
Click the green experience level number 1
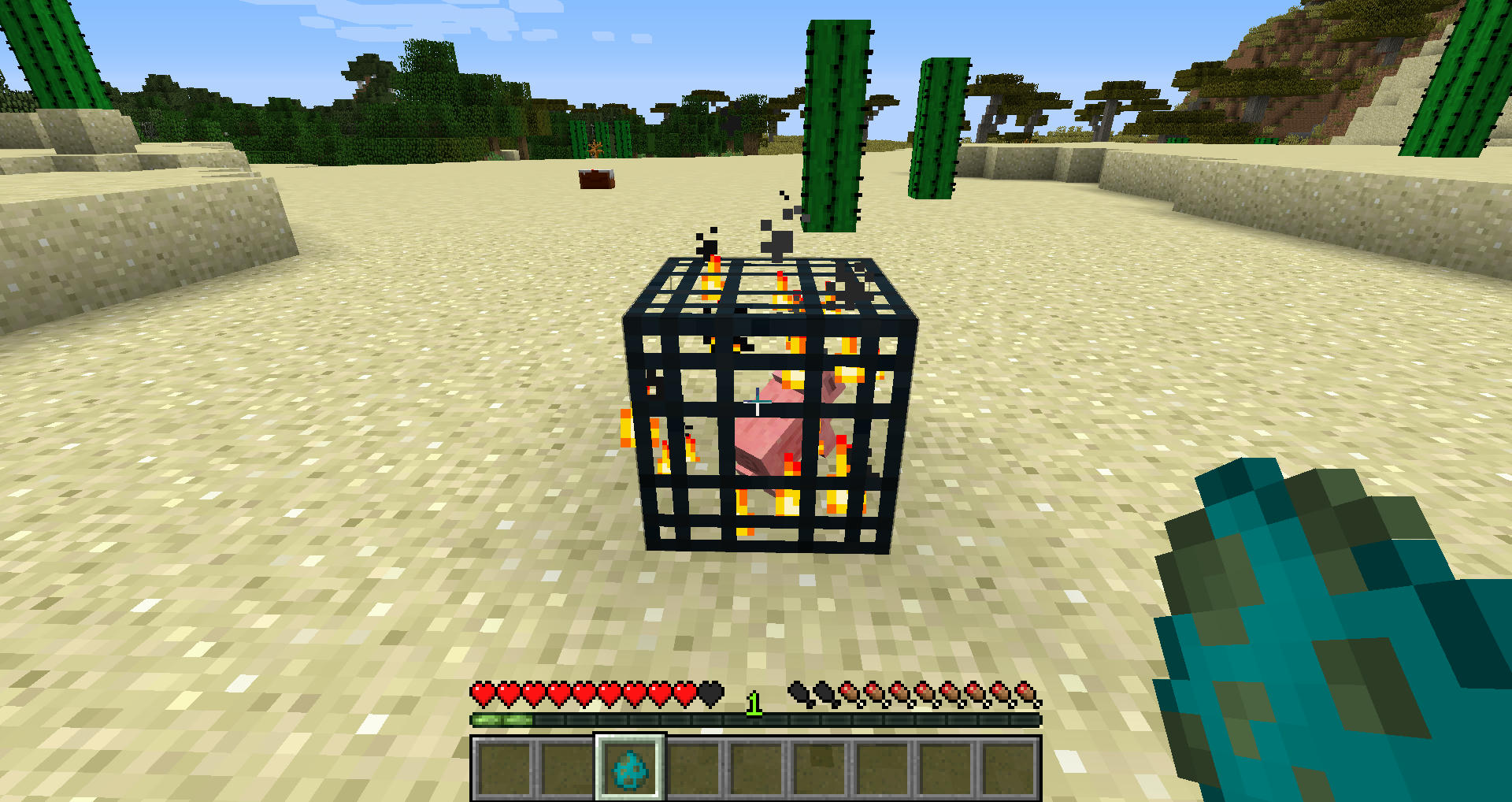pos(753,703)
